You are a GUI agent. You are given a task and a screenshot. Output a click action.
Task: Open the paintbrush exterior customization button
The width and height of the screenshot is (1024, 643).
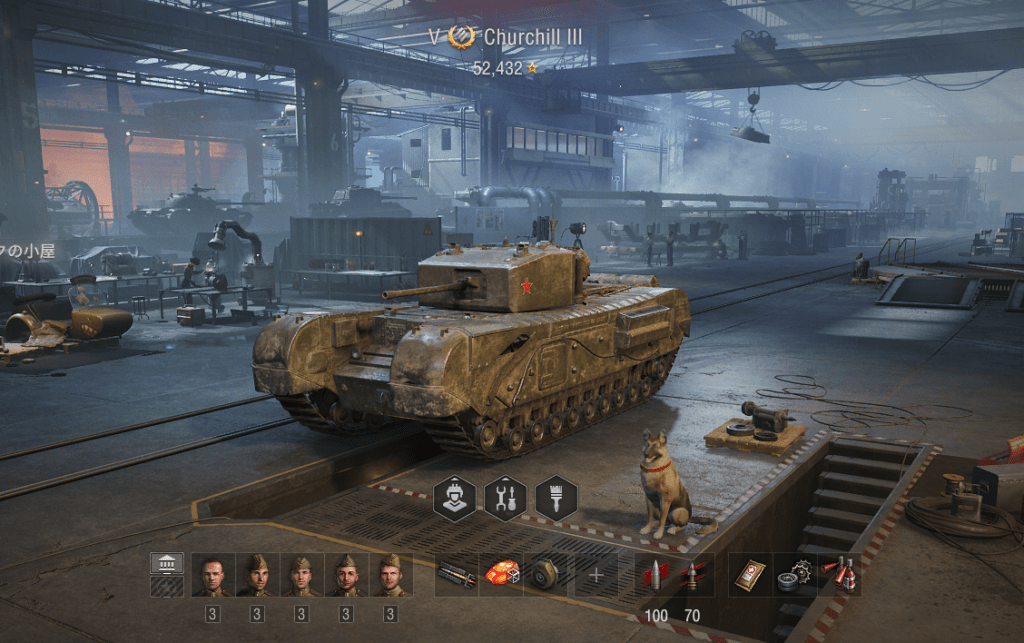tap(556, 497)
